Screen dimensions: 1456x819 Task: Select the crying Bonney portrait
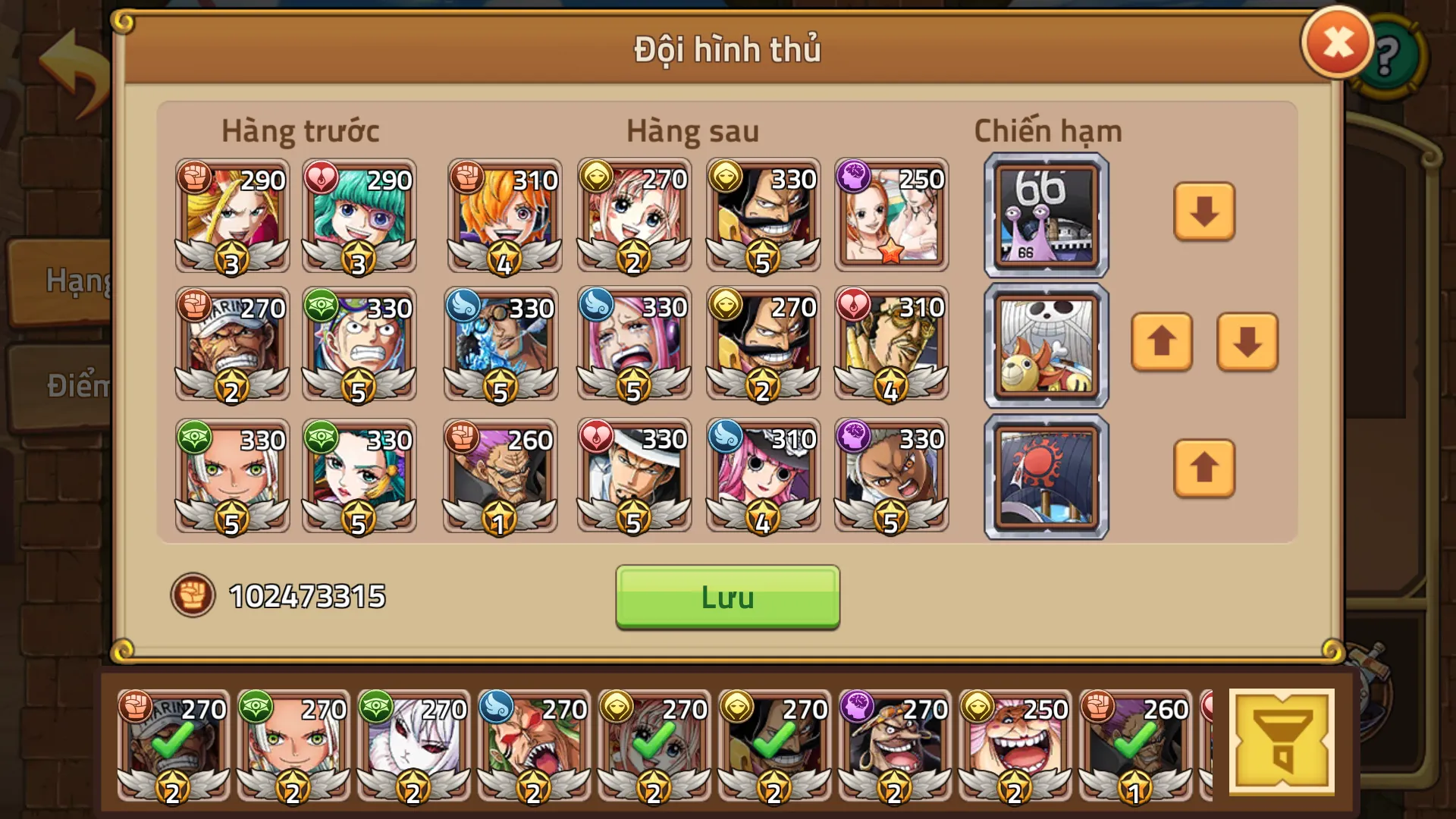tap(633, 345)
